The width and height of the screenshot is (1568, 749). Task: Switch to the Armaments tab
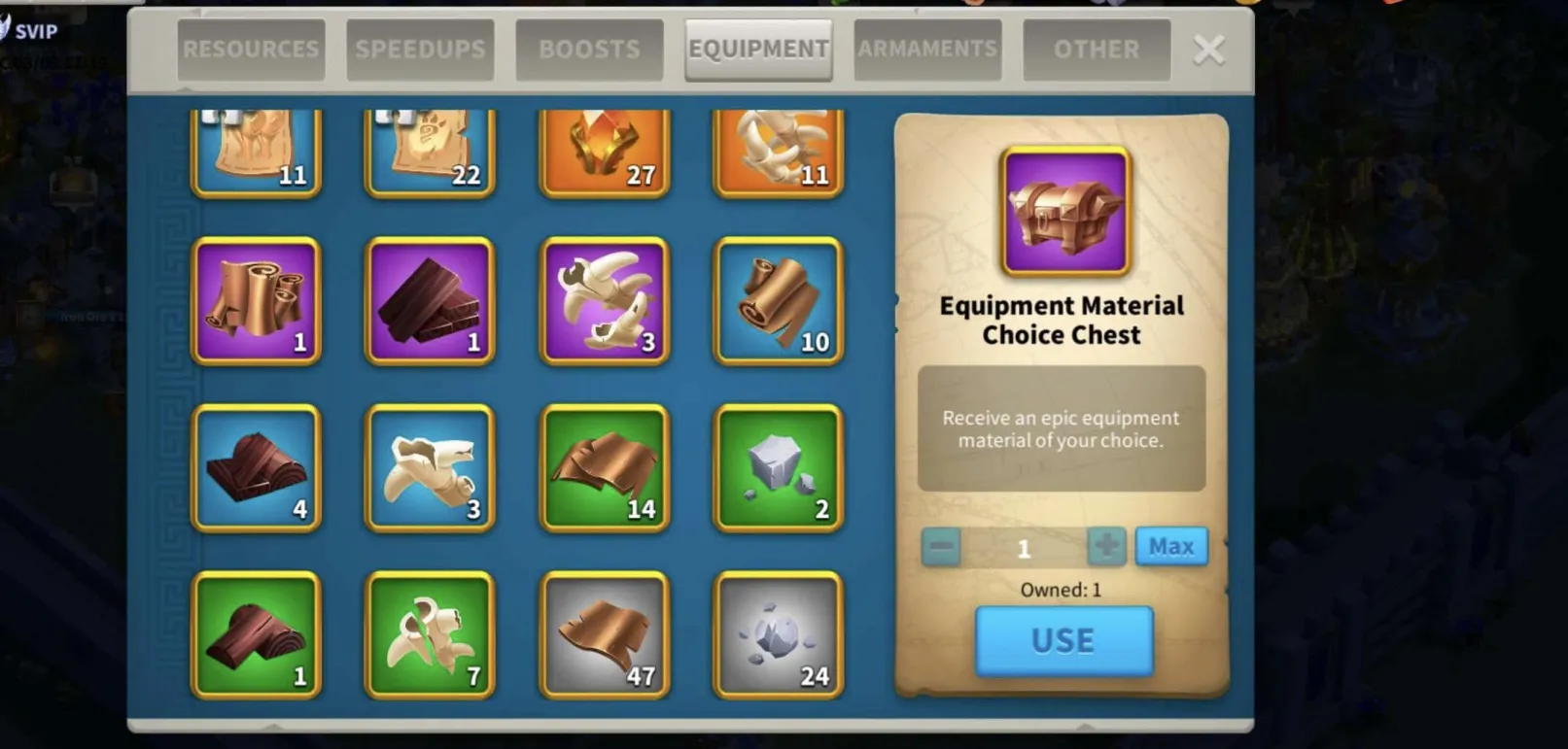(927, 50)
